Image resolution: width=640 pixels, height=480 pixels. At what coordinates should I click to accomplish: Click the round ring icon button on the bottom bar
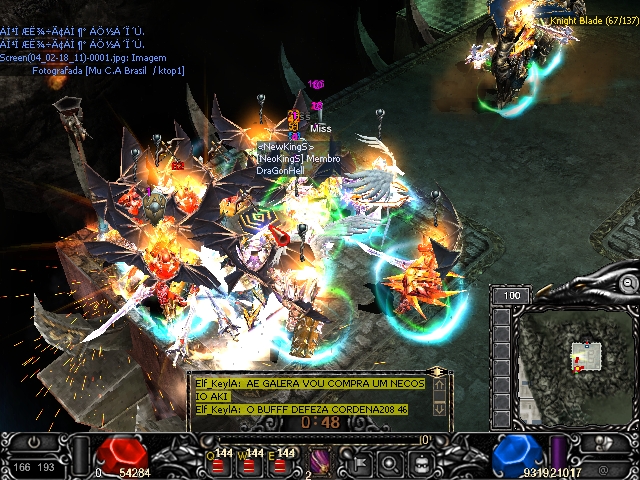390,462
